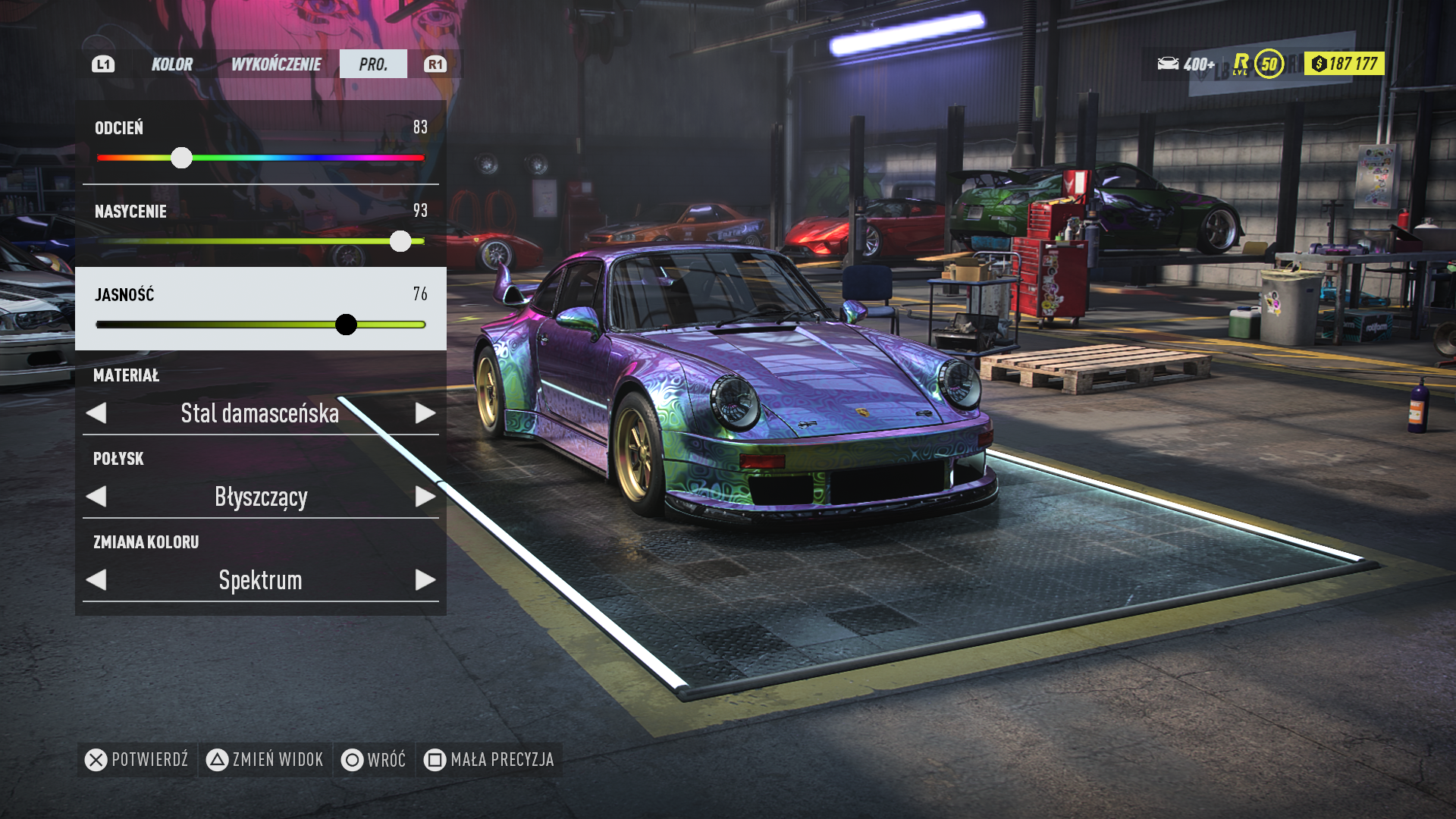
Task: Switch to the KOLOR tab
Action: tap(172, 64)
